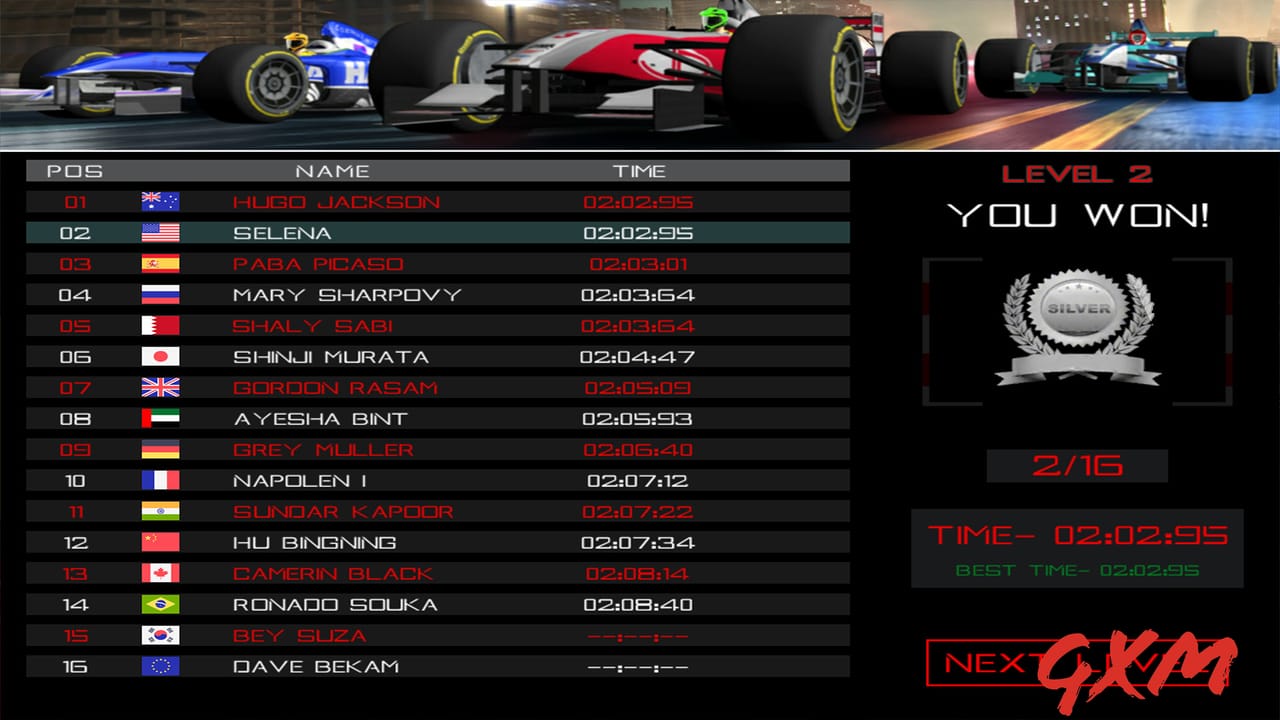Screen dimensions: 1280x720
Task: Click the EU flag beside Dave Bekam
Action: [x=160, y=666]
